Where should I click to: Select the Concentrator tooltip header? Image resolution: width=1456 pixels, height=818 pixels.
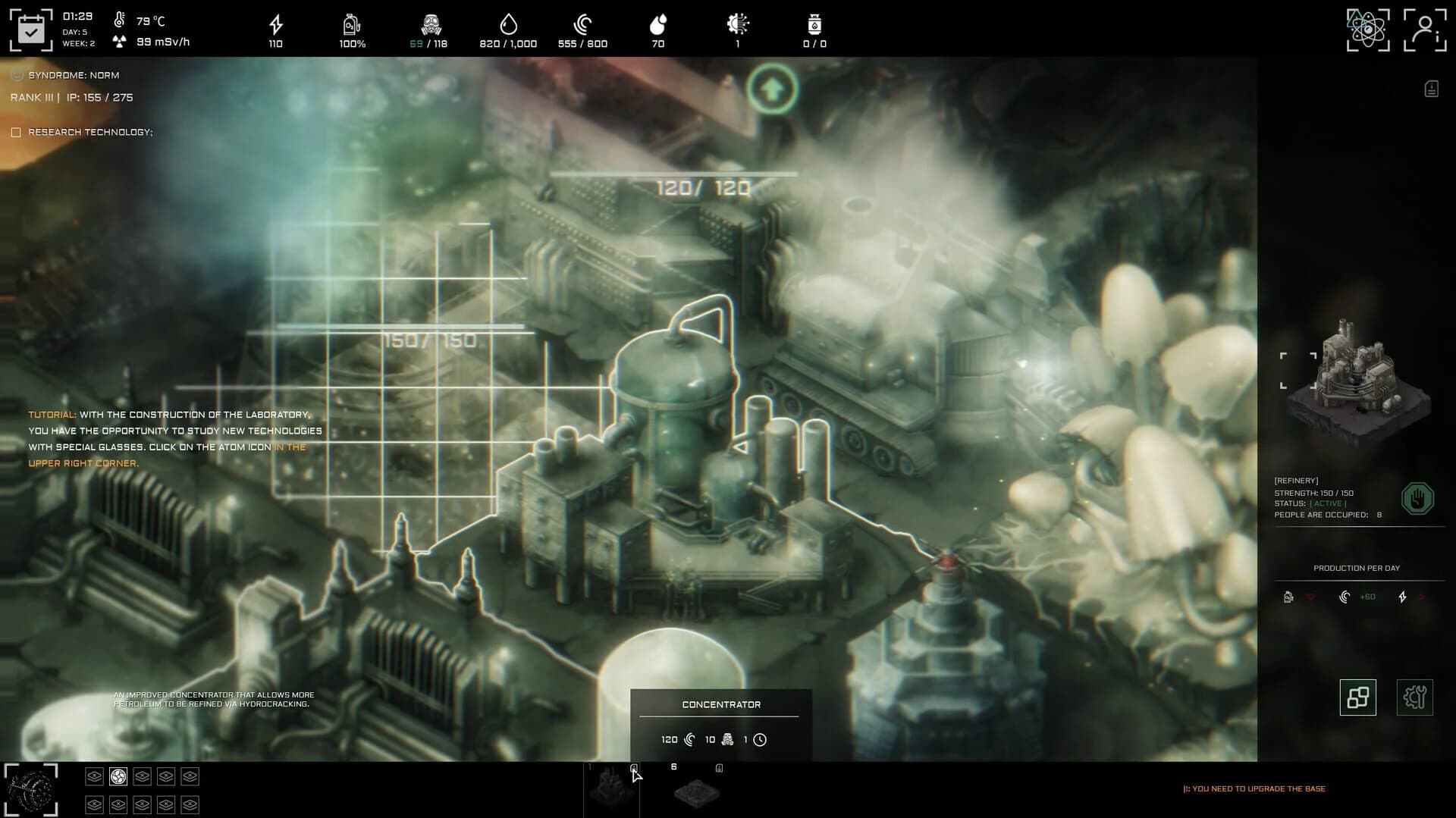click(720, 704)
